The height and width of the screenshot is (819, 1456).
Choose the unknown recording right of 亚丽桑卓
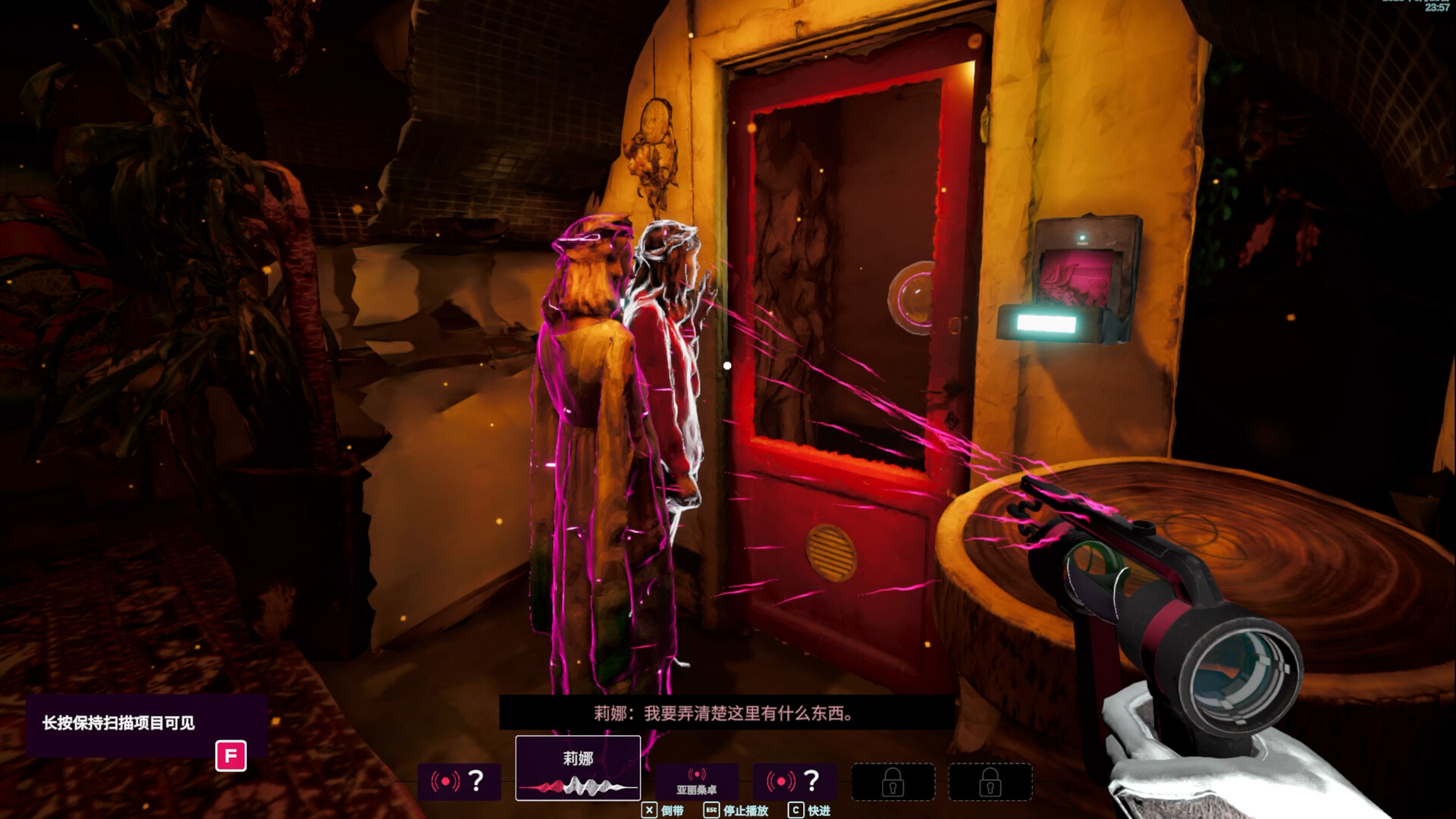794,781
